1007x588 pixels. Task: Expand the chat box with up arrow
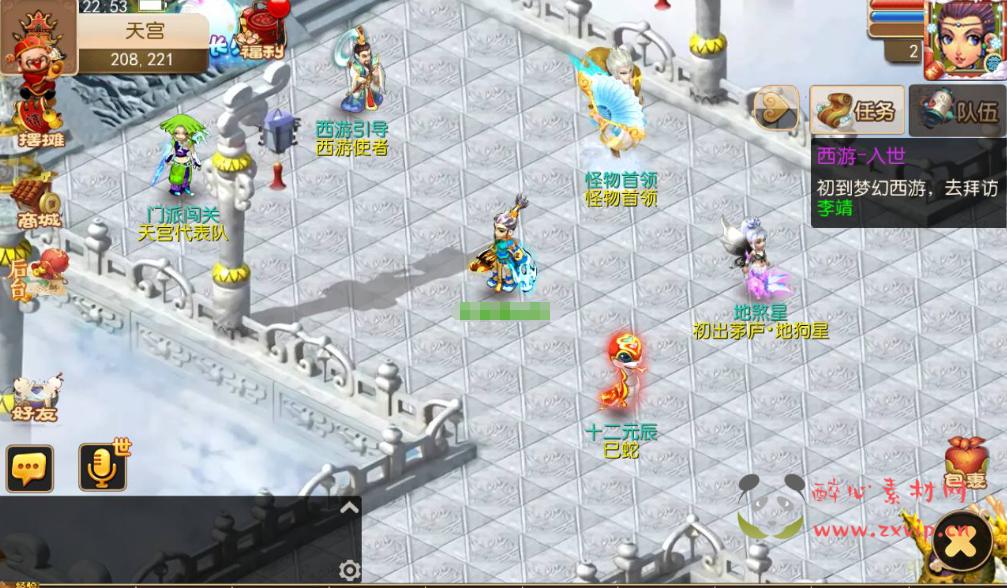pyautogui.click(x=349, y=508)
